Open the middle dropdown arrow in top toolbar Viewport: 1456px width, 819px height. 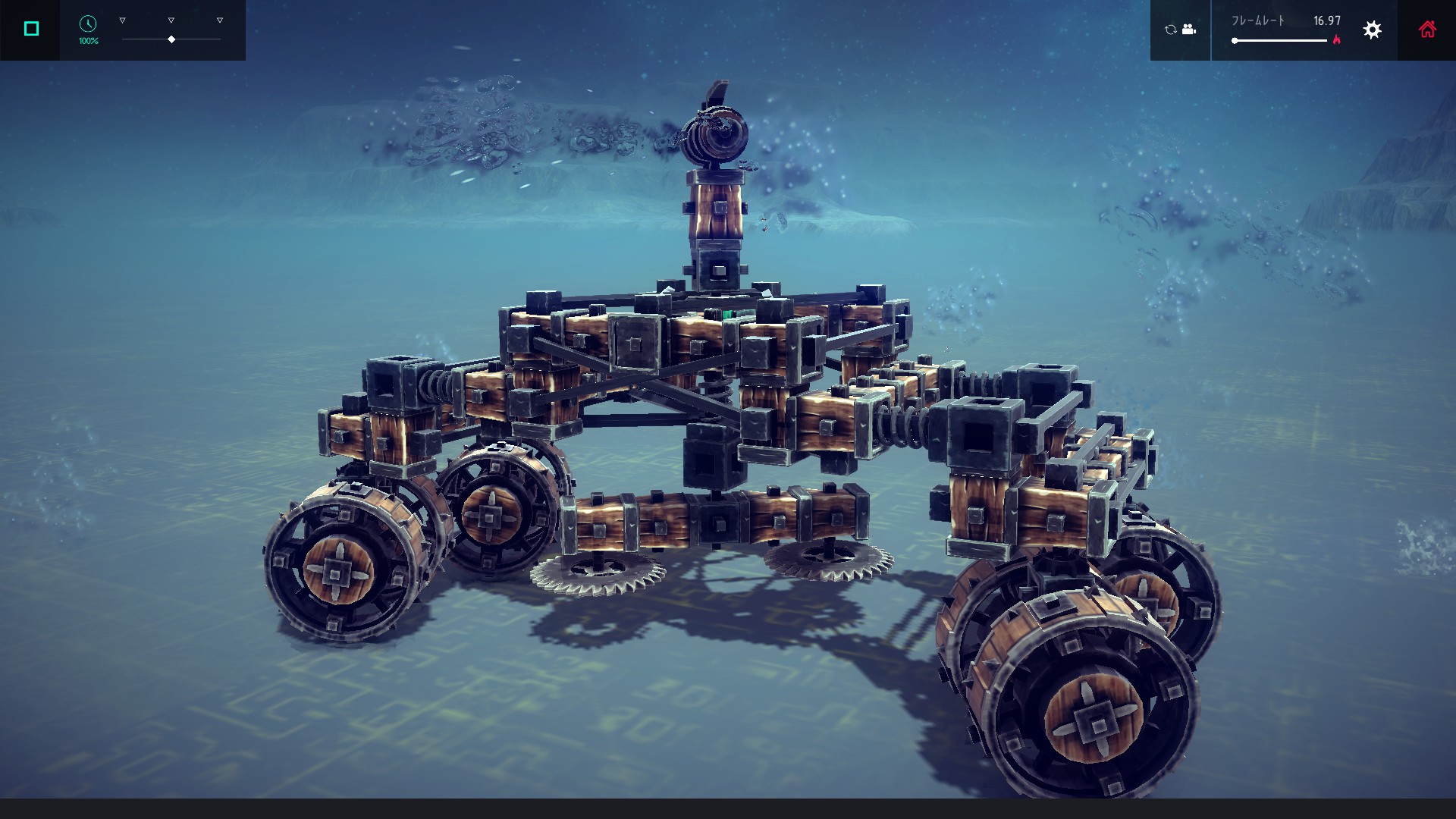point(171,20)
